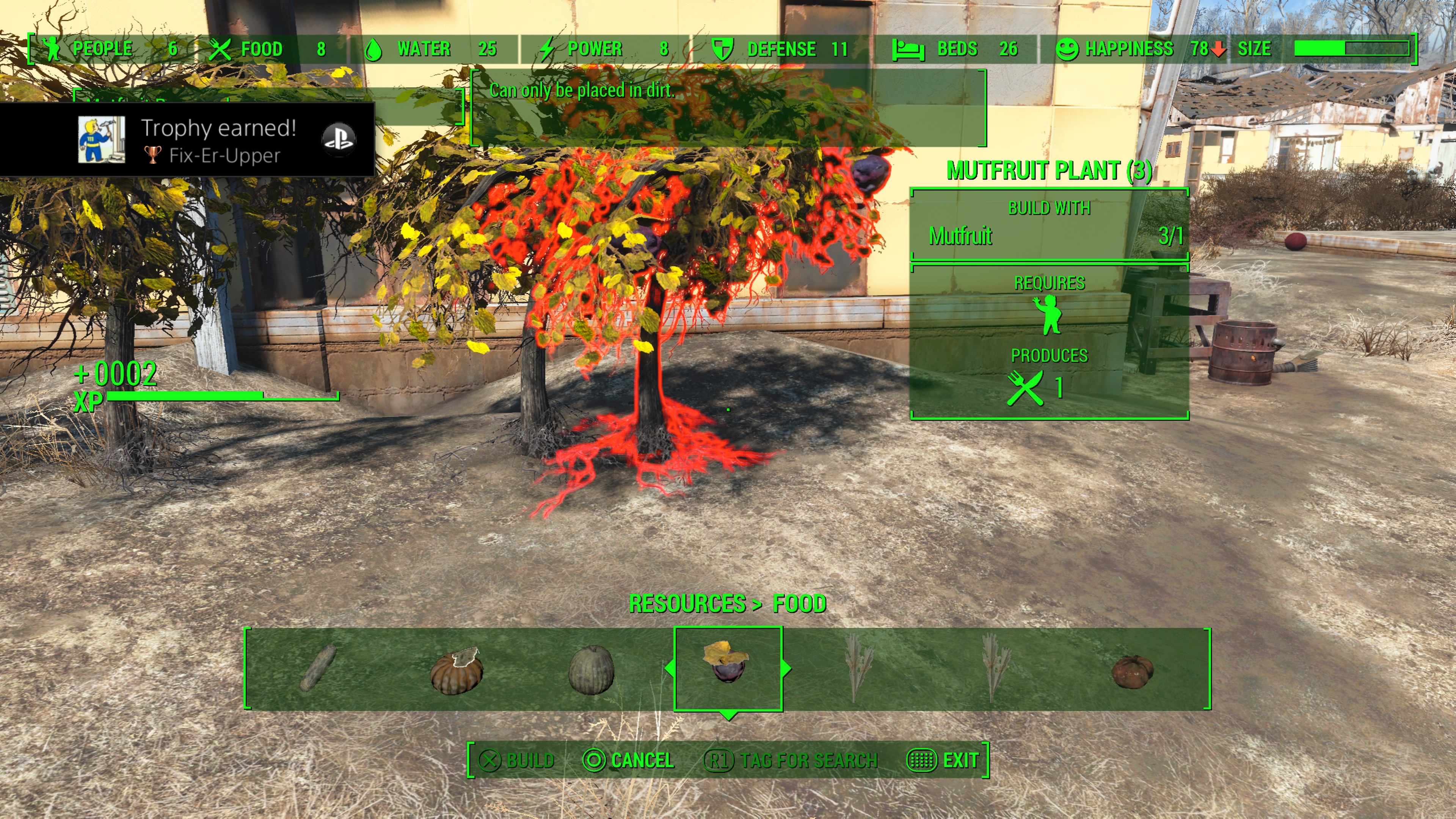Pick the green melon plant

pos(591,670)
